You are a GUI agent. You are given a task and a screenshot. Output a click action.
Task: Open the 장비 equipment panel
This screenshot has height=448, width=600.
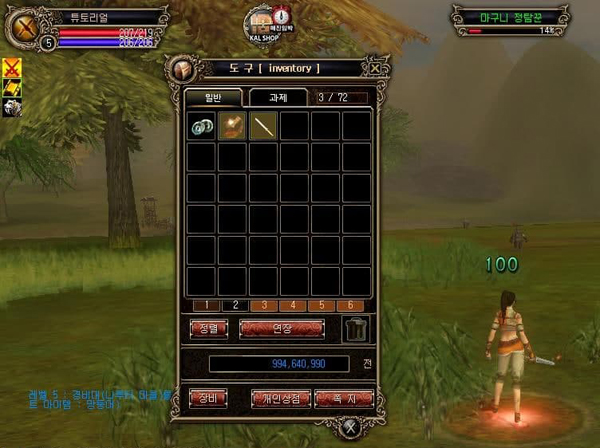pos(208,397)
